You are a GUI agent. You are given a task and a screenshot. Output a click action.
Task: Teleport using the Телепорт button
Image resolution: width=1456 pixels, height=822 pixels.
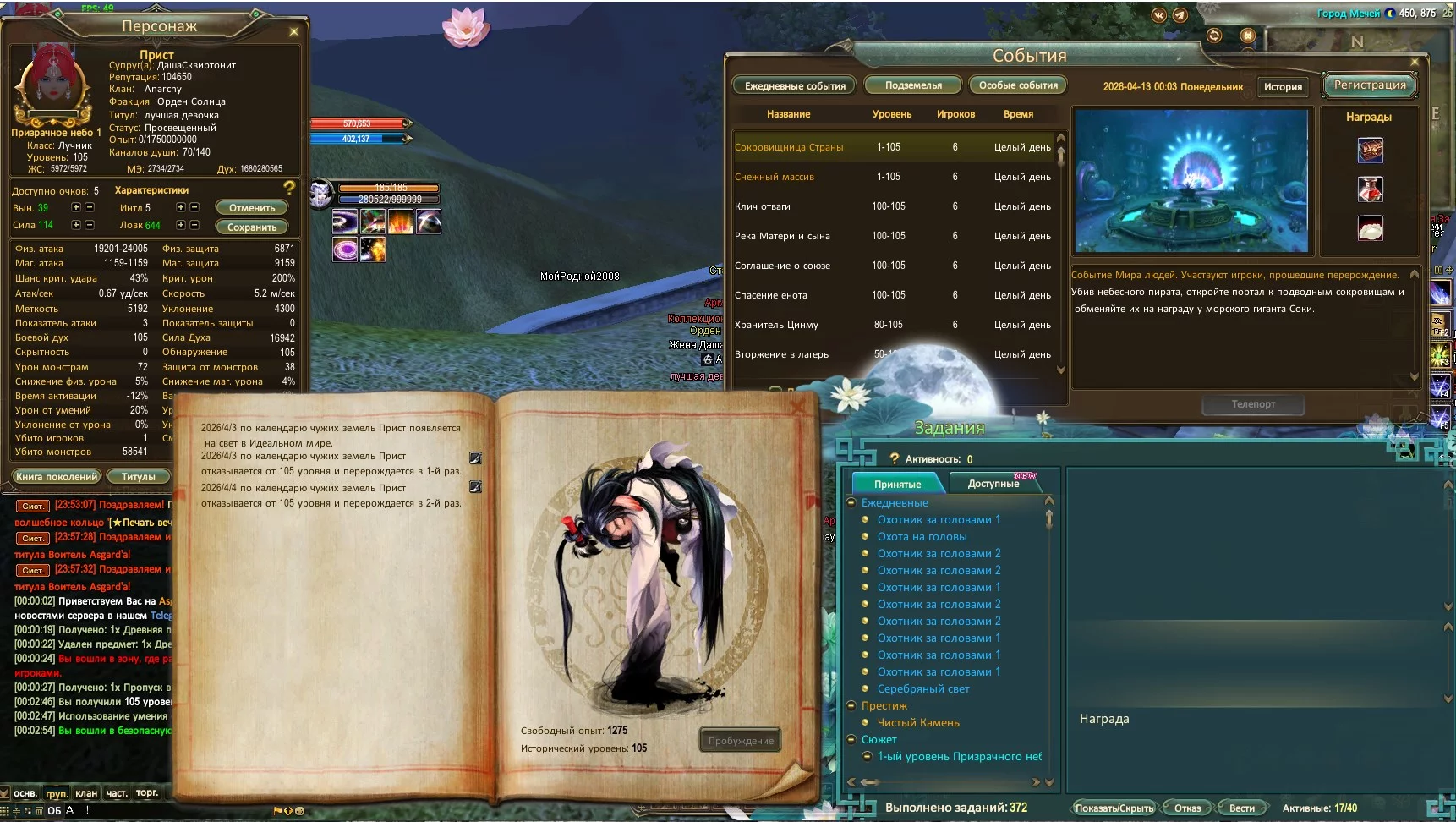coord(1253,404)
